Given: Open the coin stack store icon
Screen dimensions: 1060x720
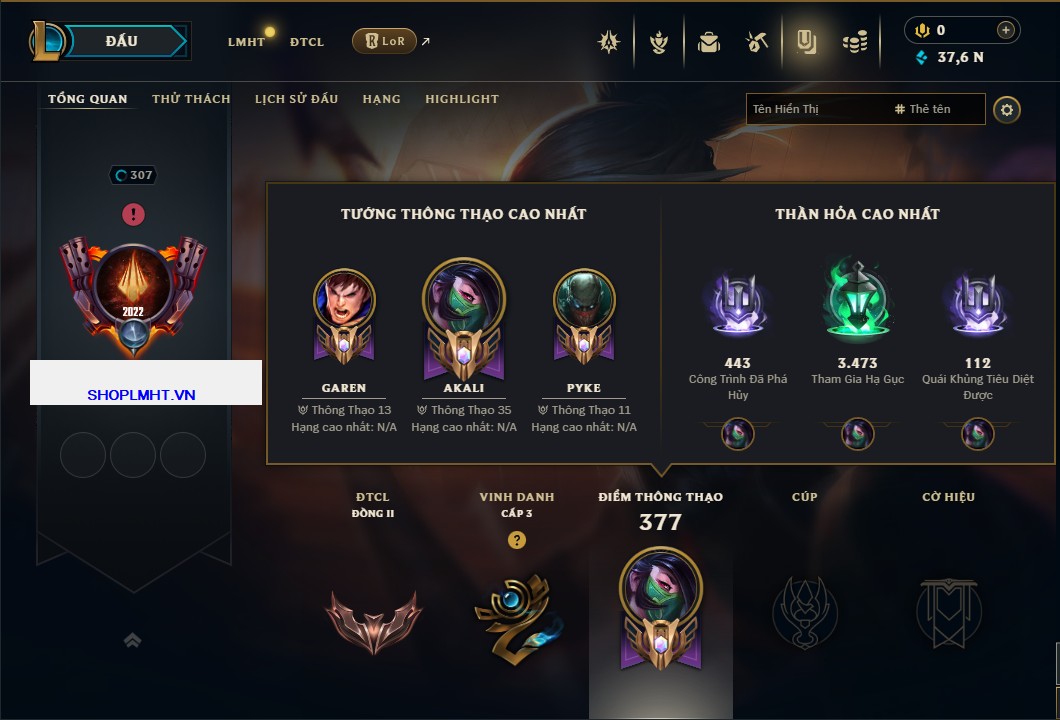Looking at the screenshot, I should (854, 42).
